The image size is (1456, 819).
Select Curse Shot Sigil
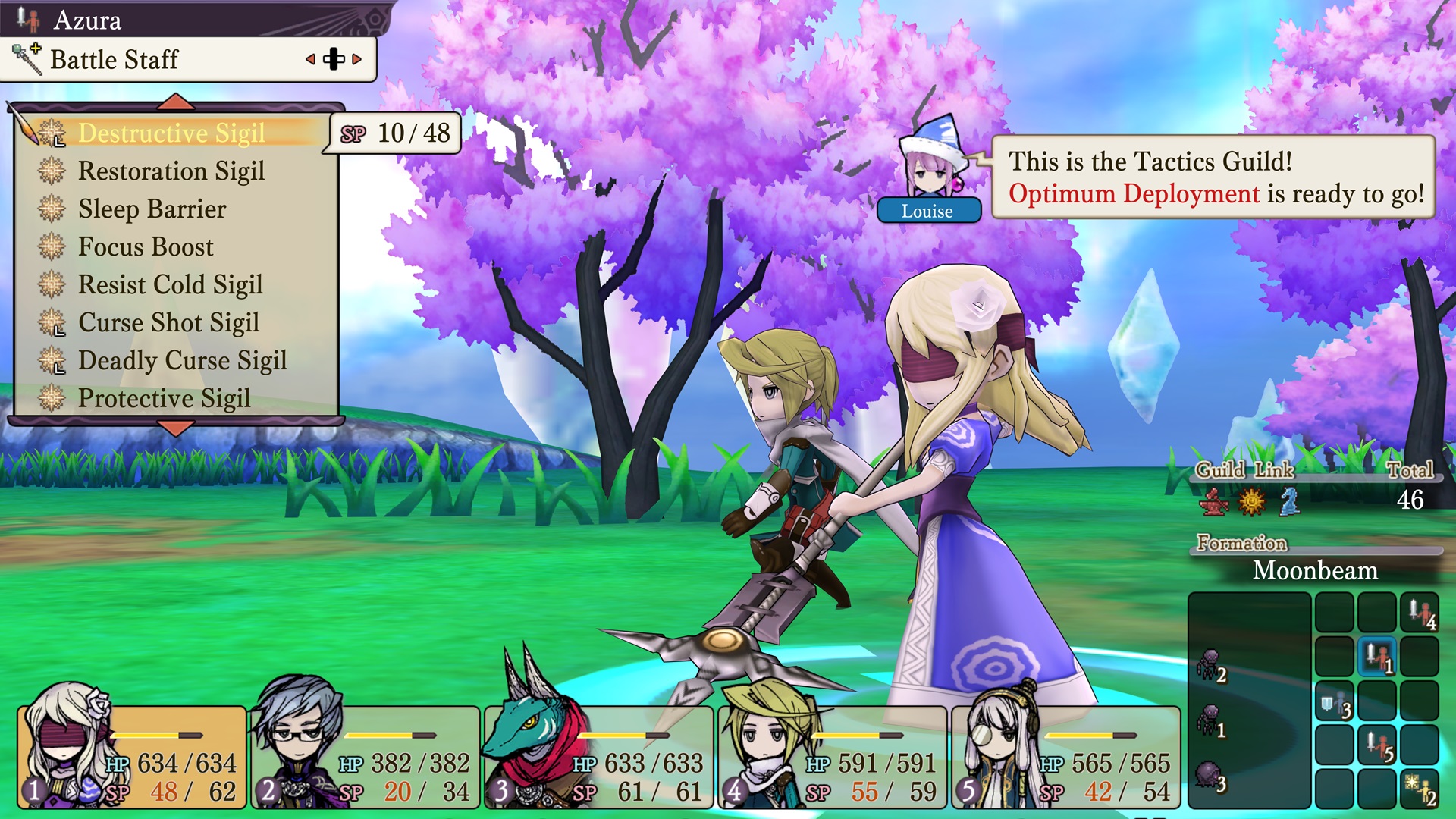click(168, 323)
